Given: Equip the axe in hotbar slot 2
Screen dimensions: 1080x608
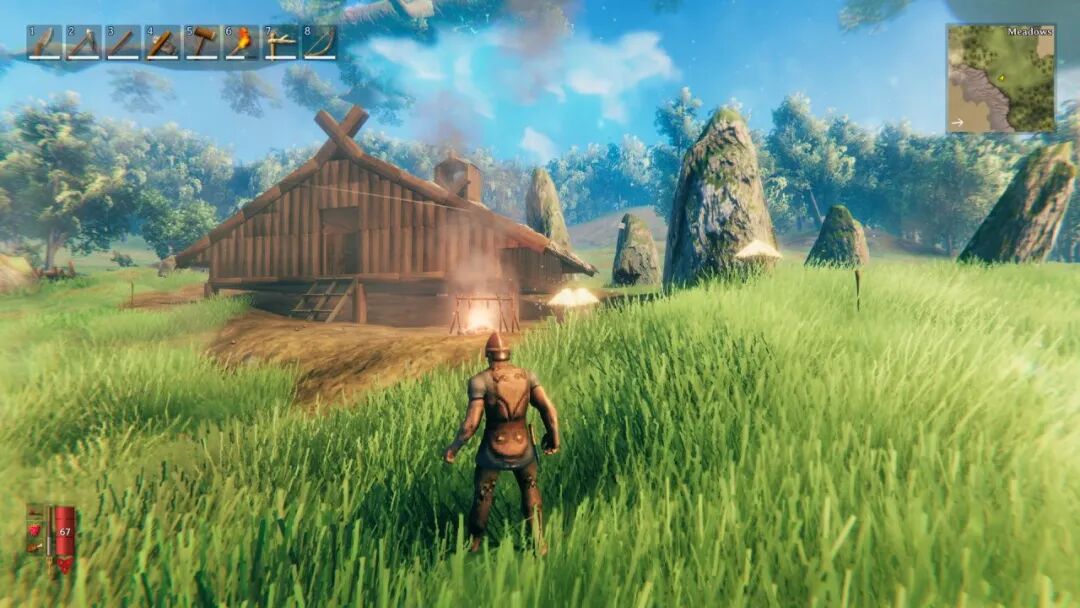Looking at the screenshot, I should click(x=83, y=43).
